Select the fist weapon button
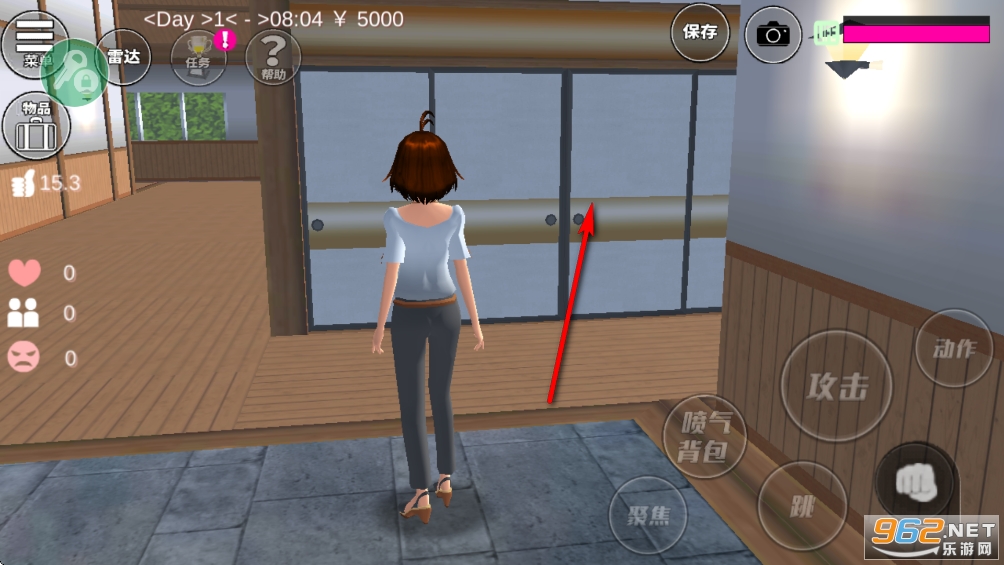 (x=915, y=483)
